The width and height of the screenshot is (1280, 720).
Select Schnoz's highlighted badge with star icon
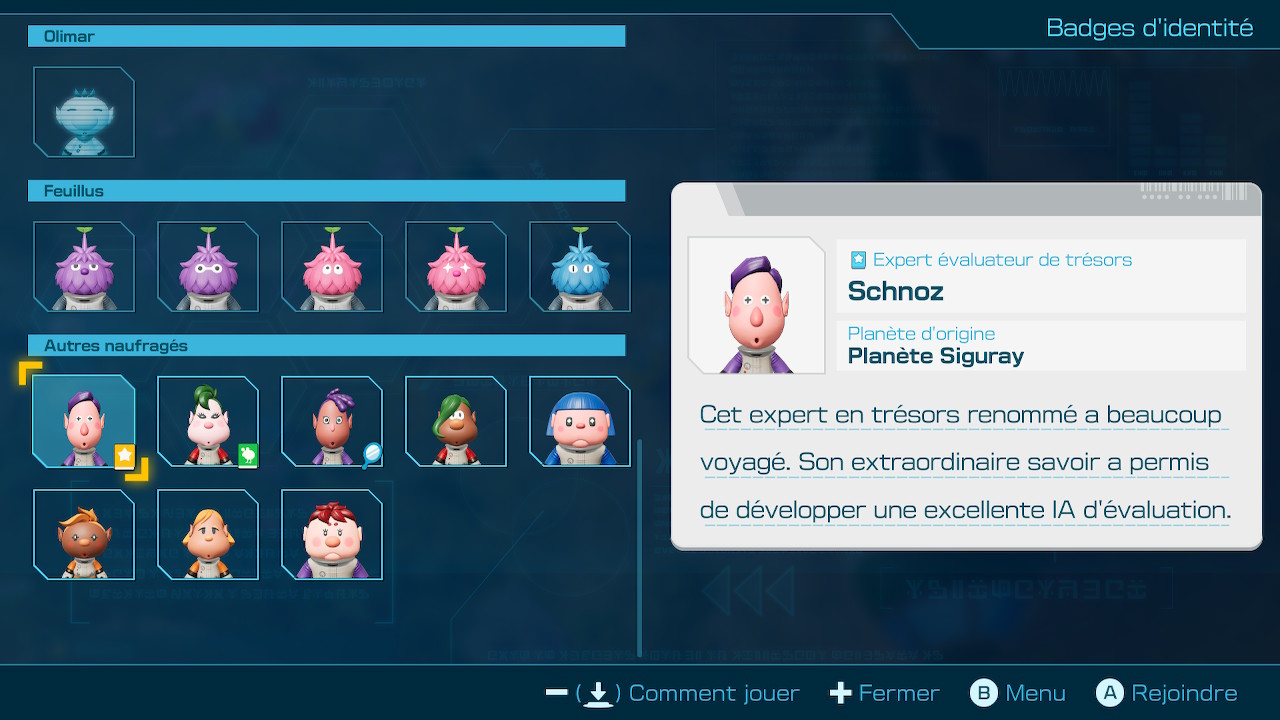point(84,421)
